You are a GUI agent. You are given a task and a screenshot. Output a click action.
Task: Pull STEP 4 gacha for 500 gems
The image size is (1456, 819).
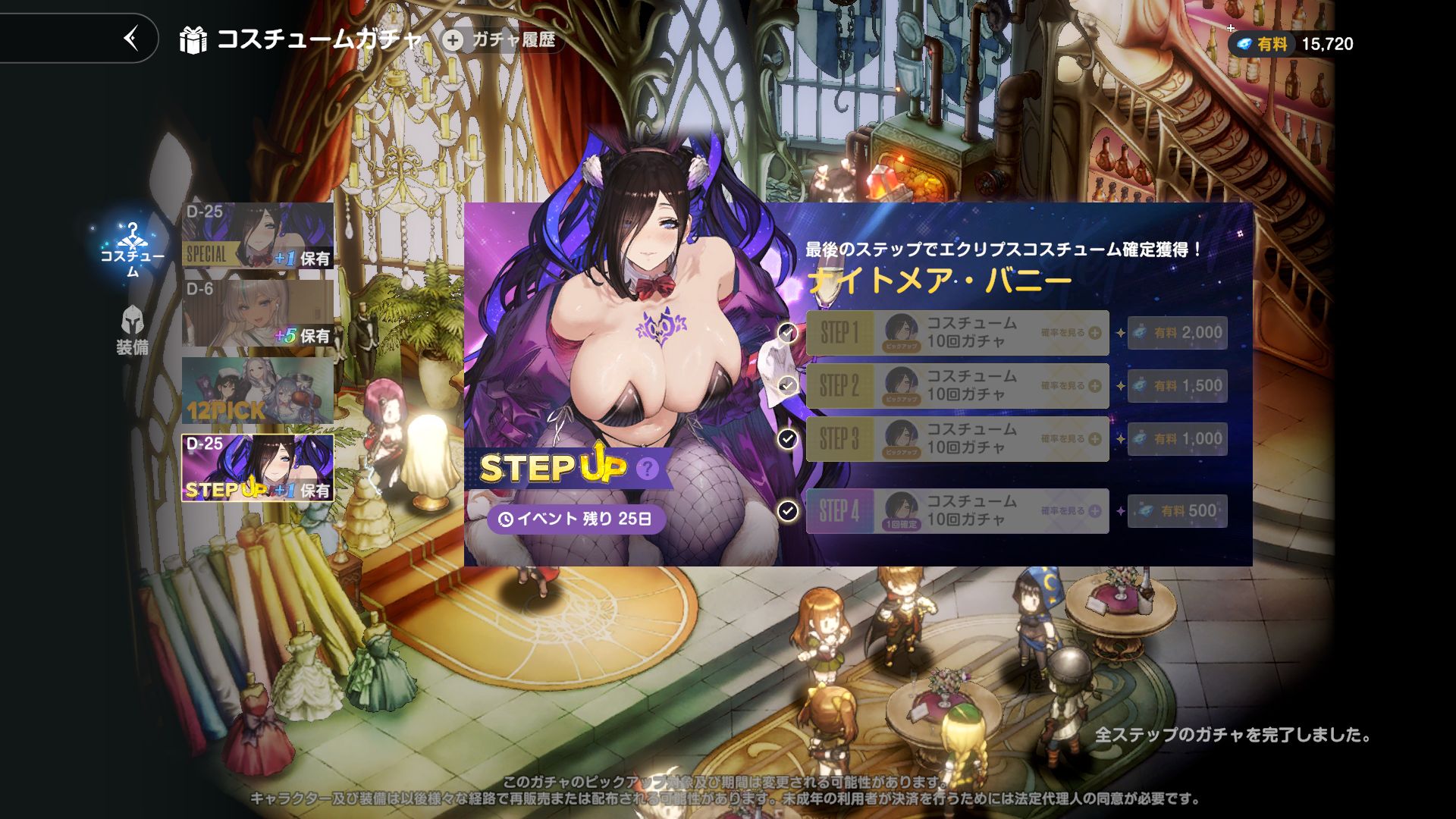pos(1177,511)
